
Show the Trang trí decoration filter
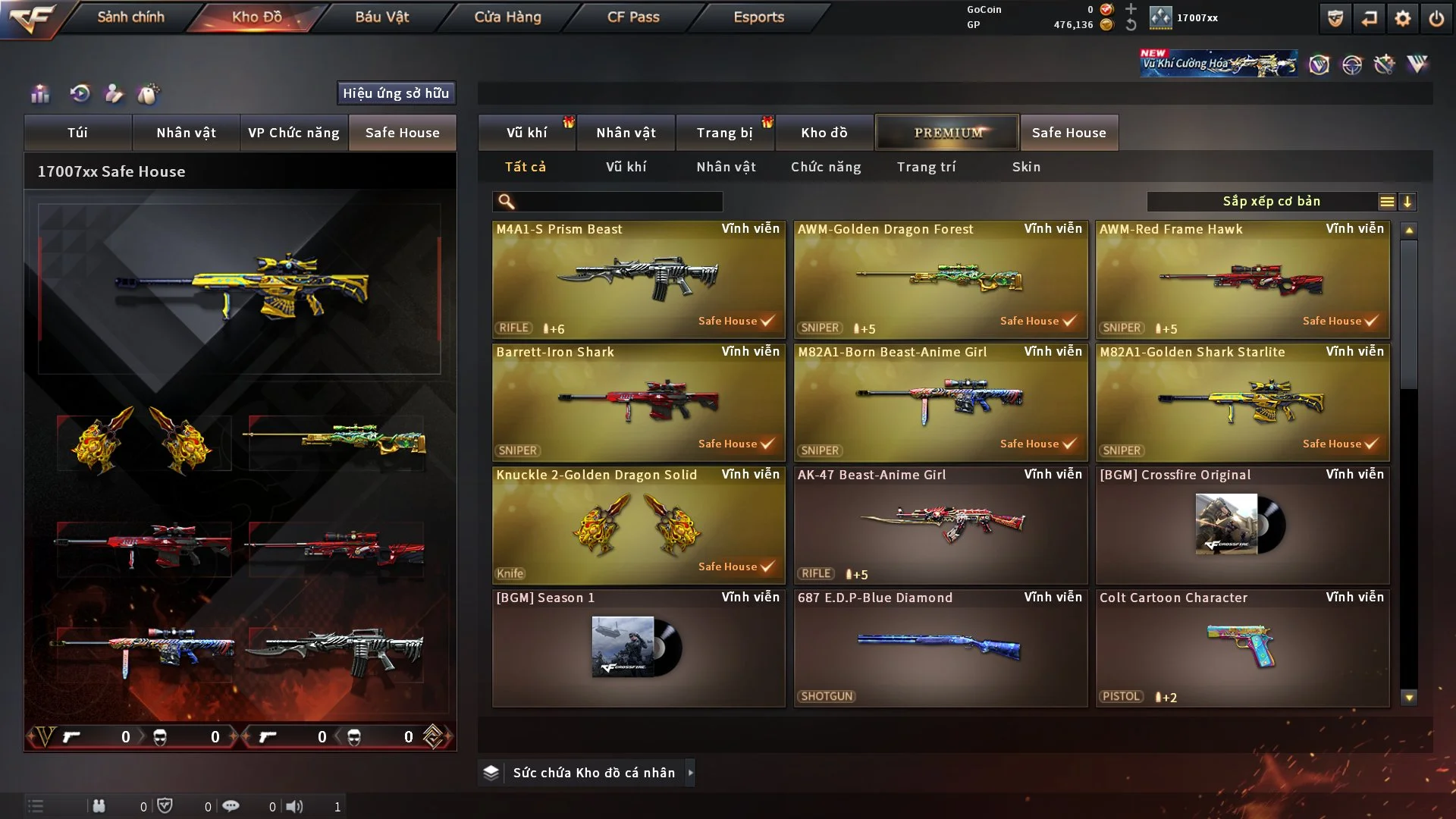(x=926, y=167)
